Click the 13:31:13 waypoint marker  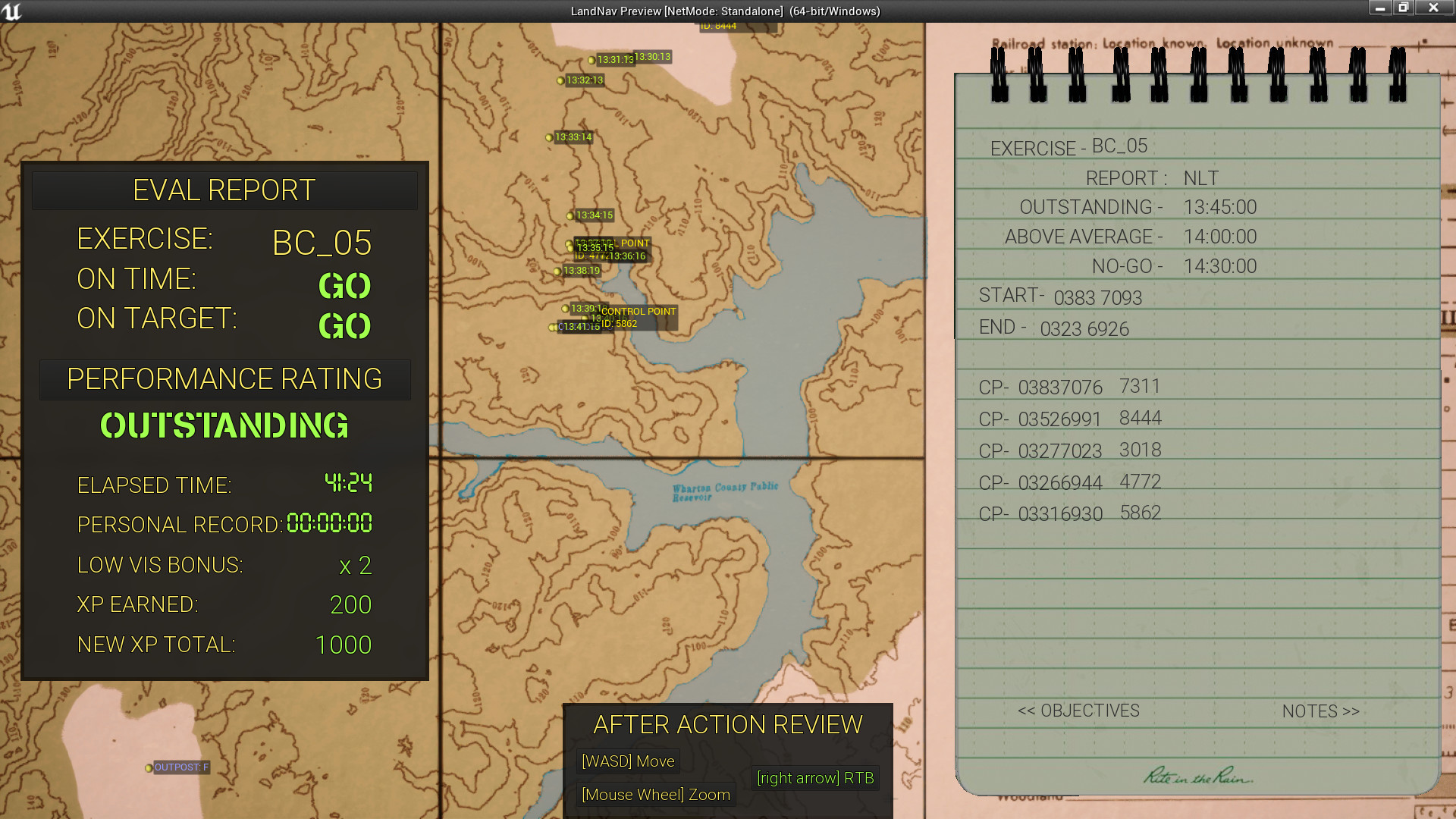click(x=592, y=58)
